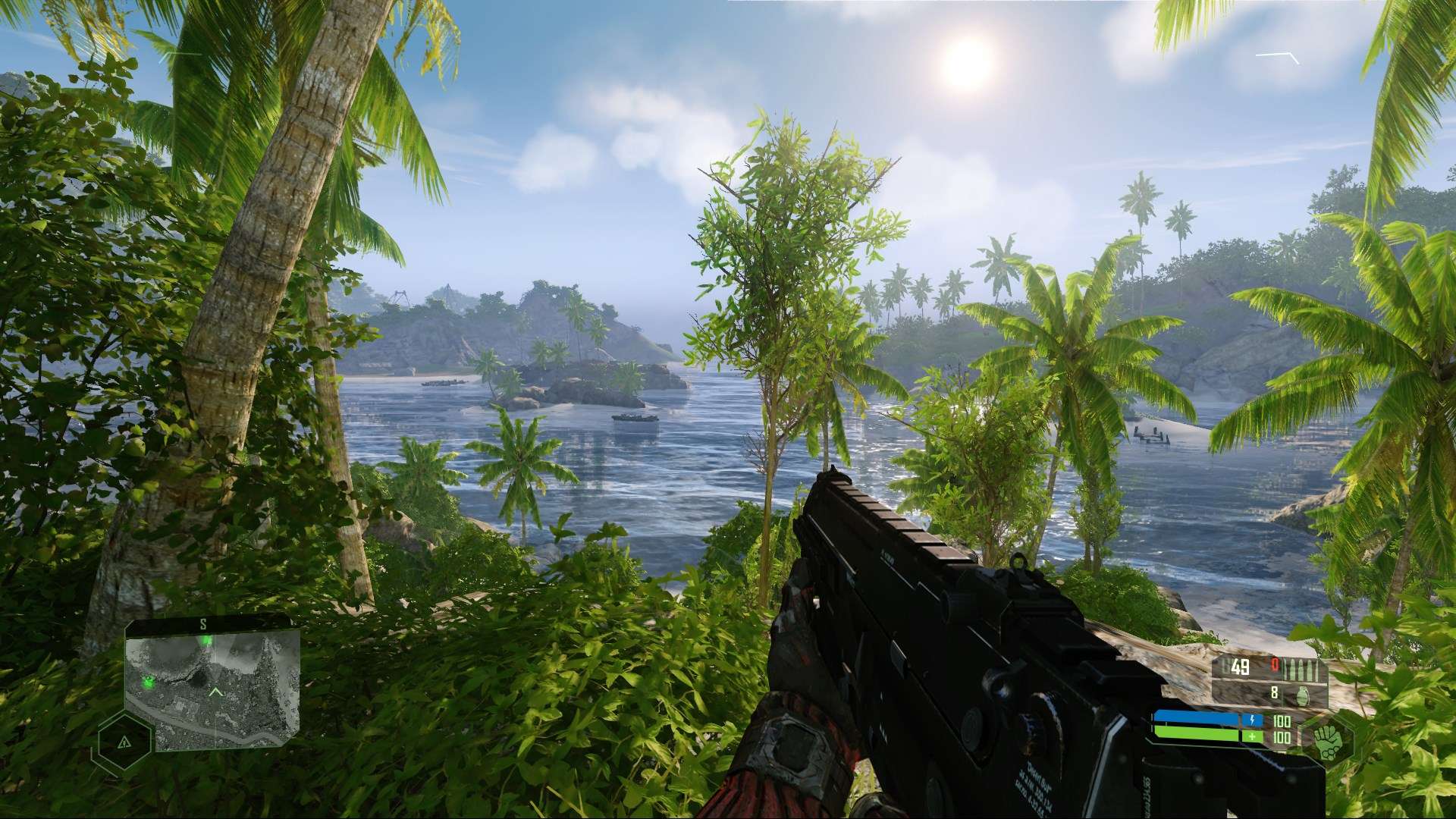
Task: Select the weapon status panel showing 49 rounds
Action: click(x=1240, y=666)
